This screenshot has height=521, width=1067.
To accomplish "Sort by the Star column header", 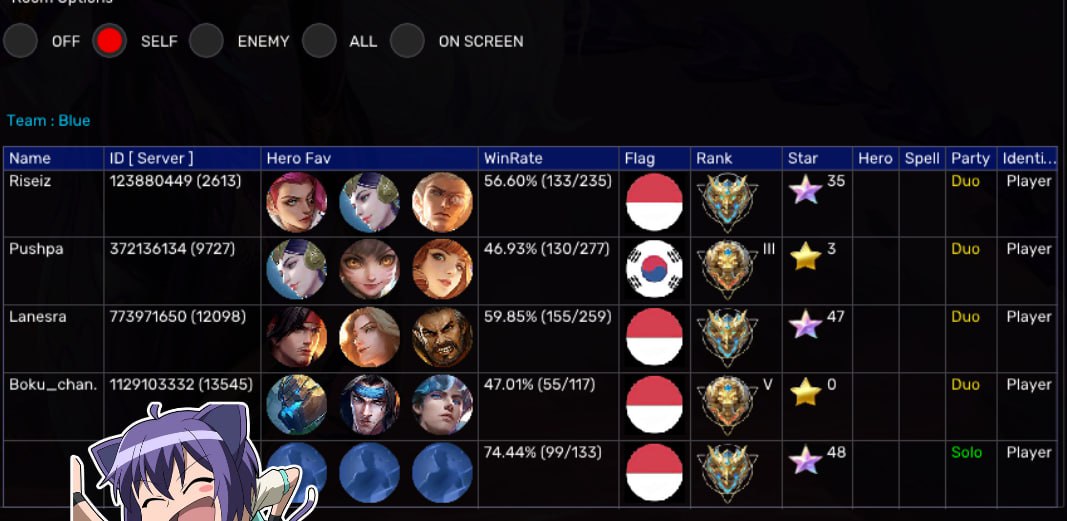I will tap(802, 158).
